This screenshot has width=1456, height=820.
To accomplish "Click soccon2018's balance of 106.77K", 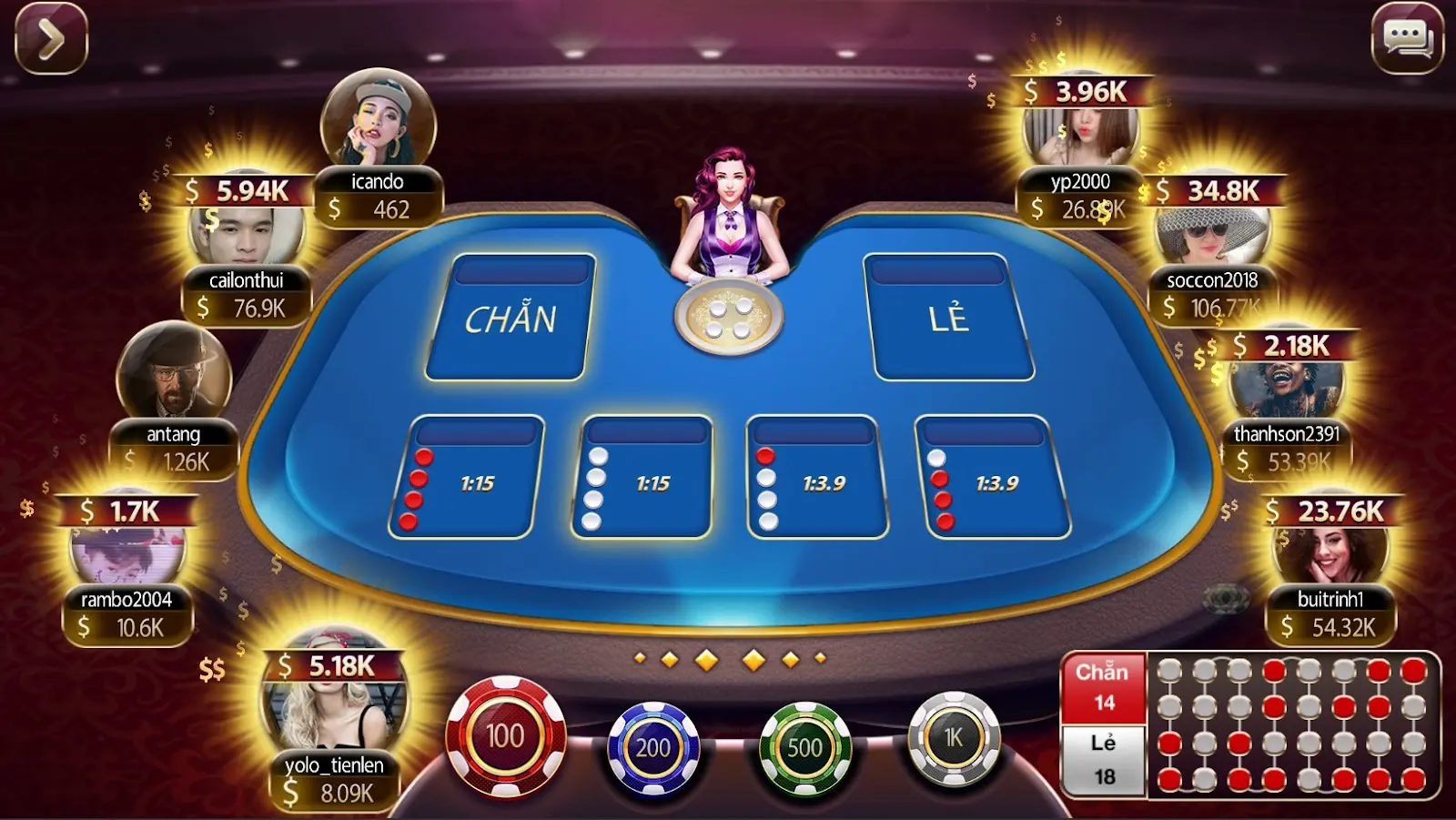I will (1211, 309).
